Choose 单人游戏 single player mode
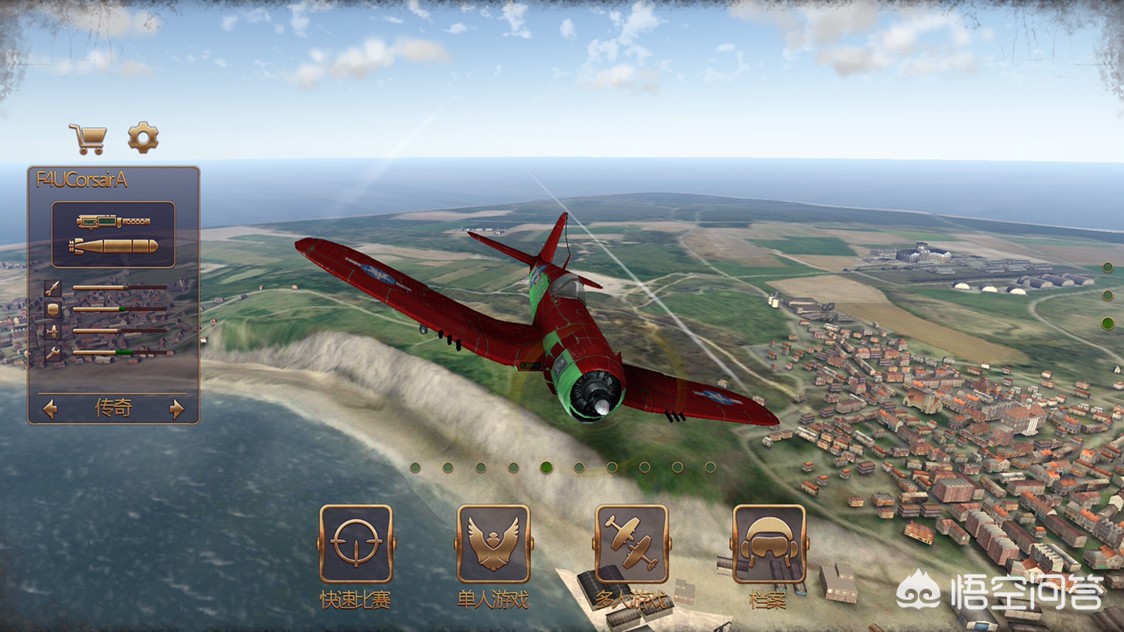The image size is (1124, 632). pos(493,544)
